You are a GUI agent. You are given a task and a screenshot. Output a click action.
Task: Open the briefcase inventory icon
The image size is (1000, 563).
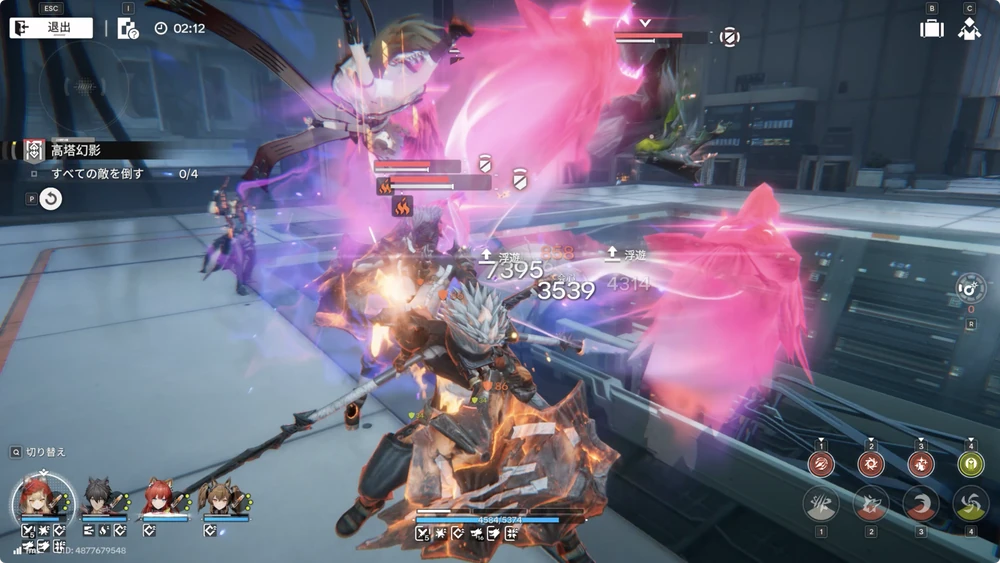pyautogui.click(x=932, y=28)
